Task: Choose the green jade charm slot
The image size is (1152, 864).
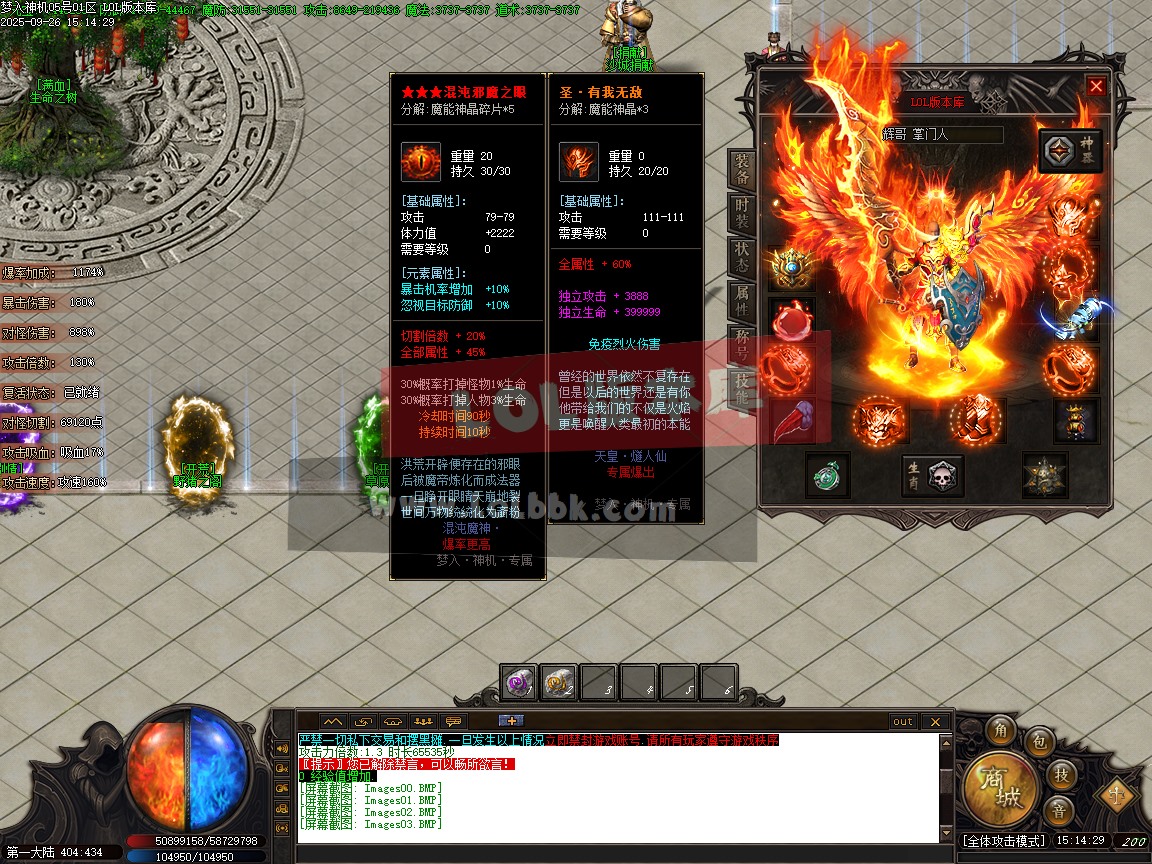Action: coord(827,475)
